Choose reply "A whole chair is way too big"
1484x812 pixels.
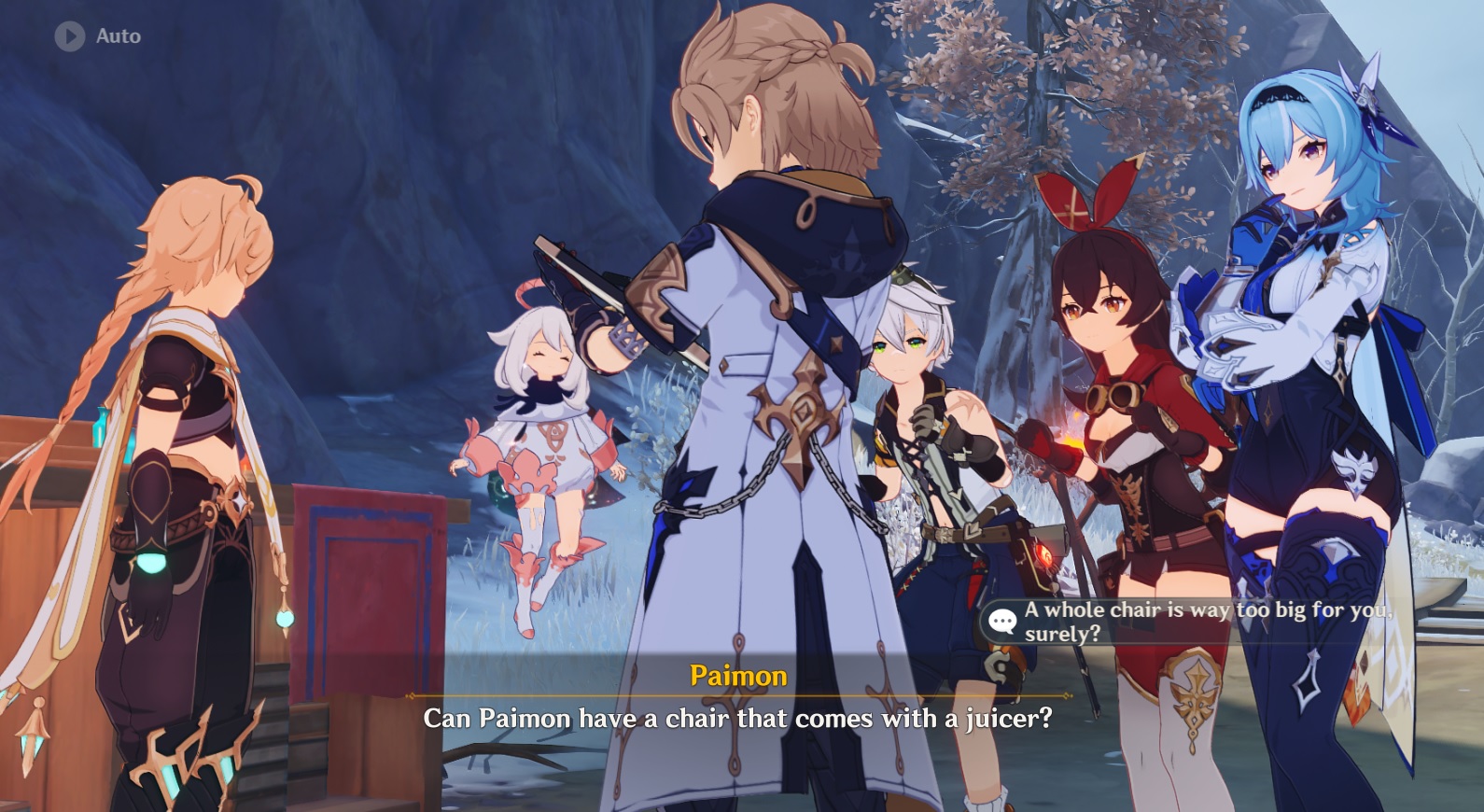(1195, 622)
